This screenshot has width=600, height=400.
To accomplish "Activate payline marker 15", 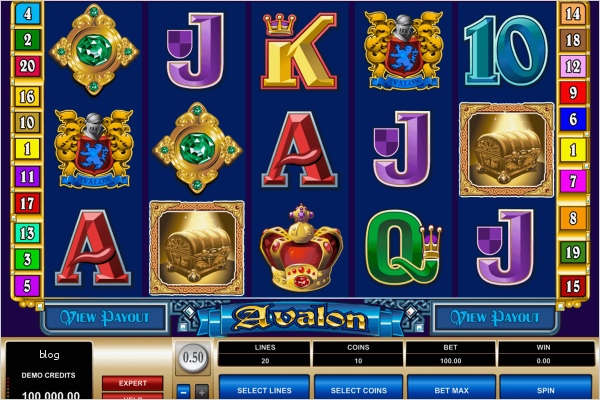I will tap(573, 286).
